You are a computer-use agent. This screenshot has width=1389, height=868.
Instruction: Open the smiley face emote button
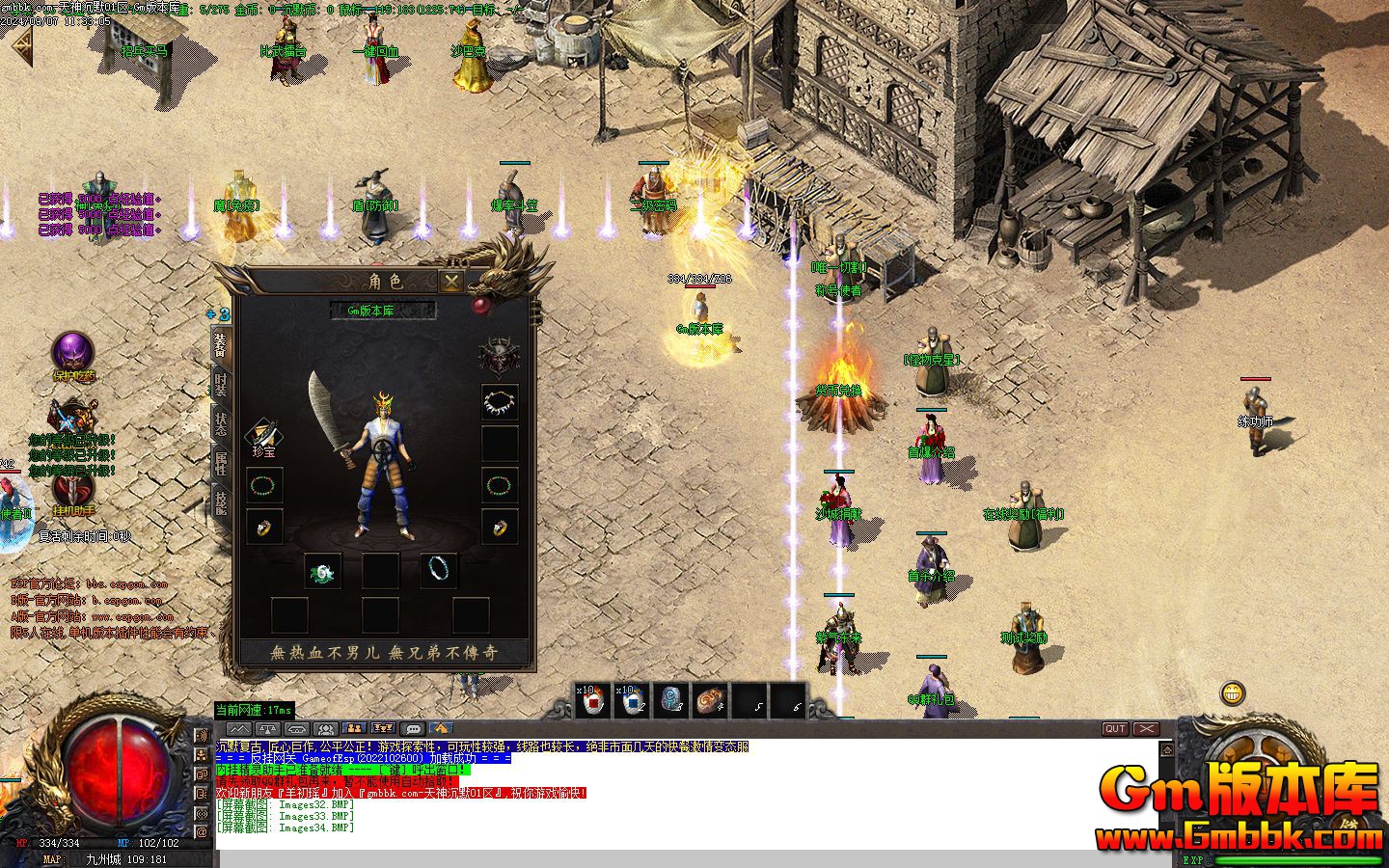pos(1233,692)
